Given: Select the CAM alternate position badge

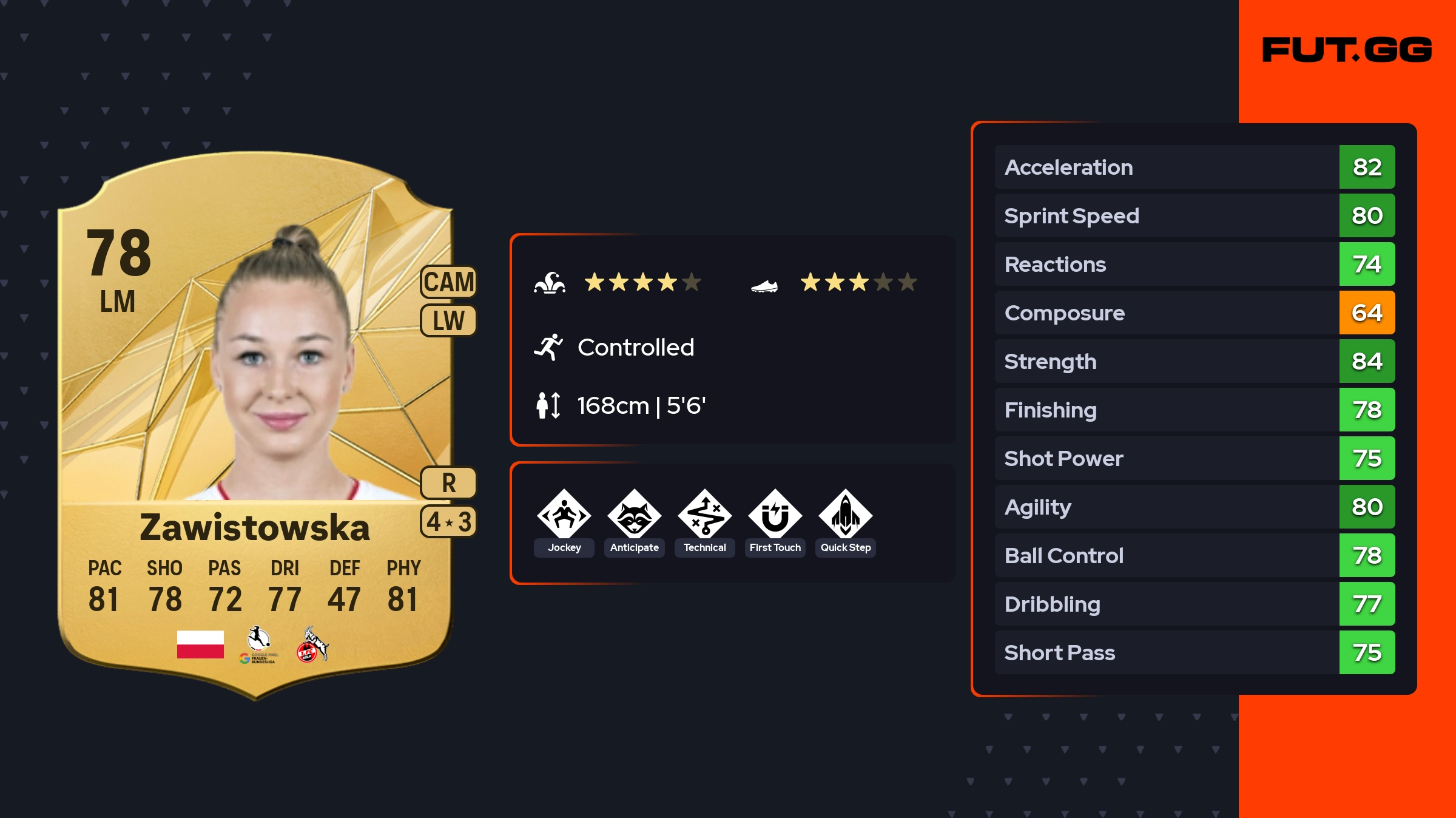Looking at the screenshot, I should coord(449,282).
